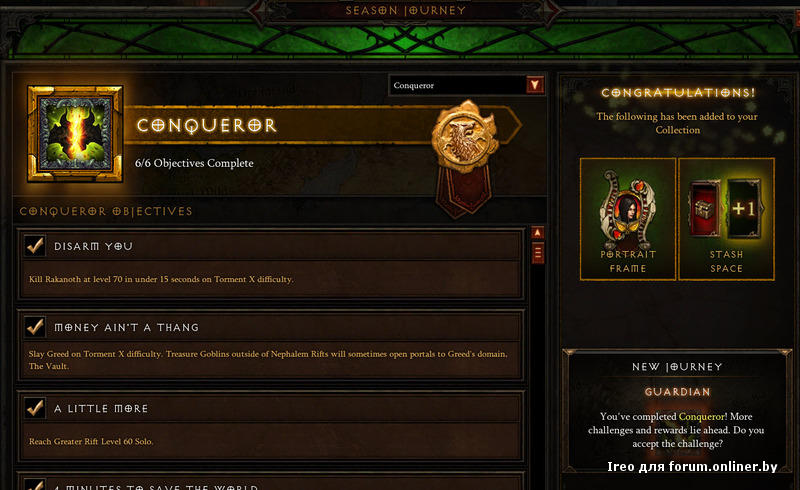Select the Money Ain't a Thang objective

coord(270,342)
